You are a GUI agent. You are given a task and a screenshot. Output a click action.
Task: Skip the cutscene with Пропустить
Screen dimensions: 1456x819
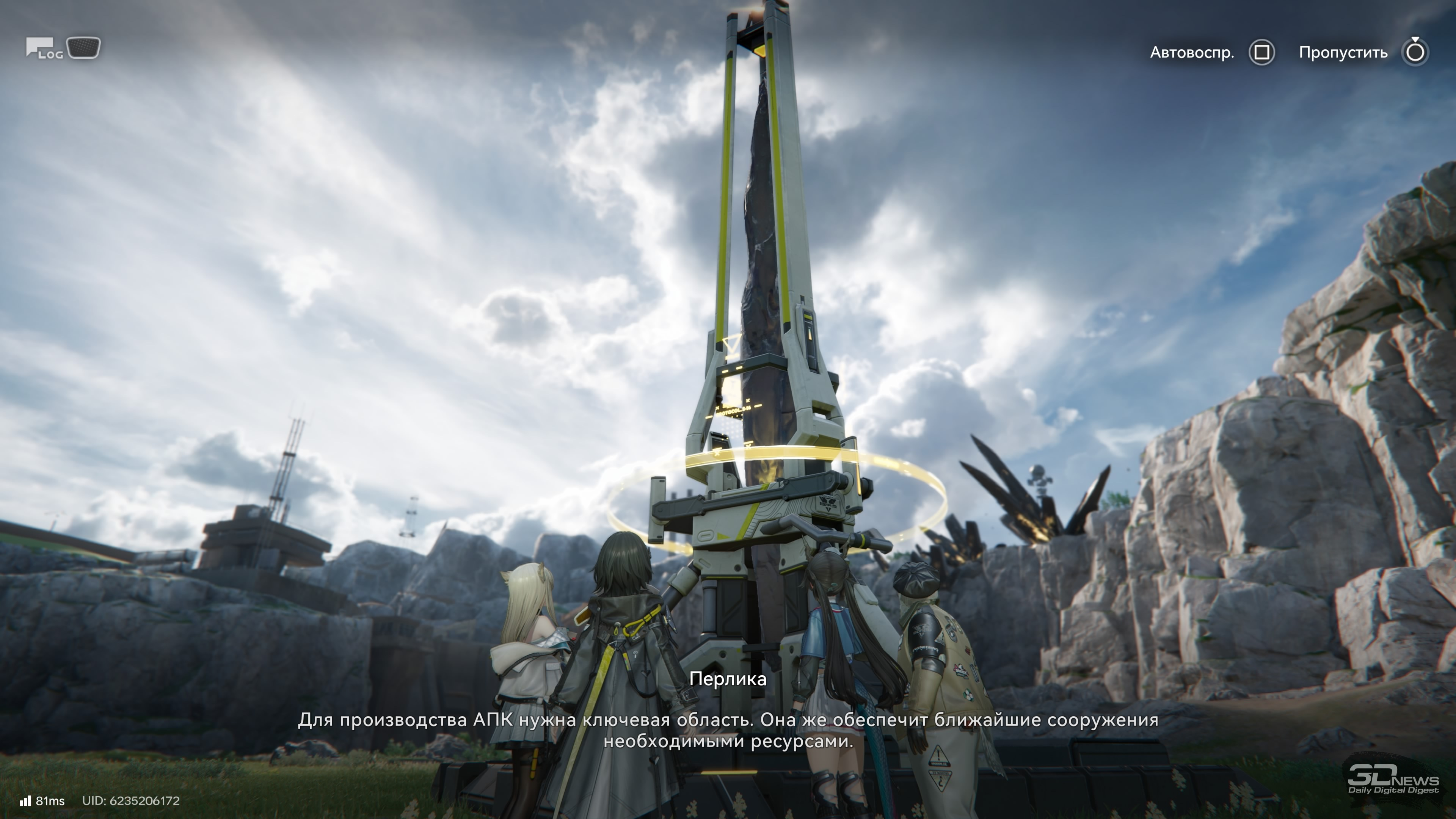point(1415,53)
